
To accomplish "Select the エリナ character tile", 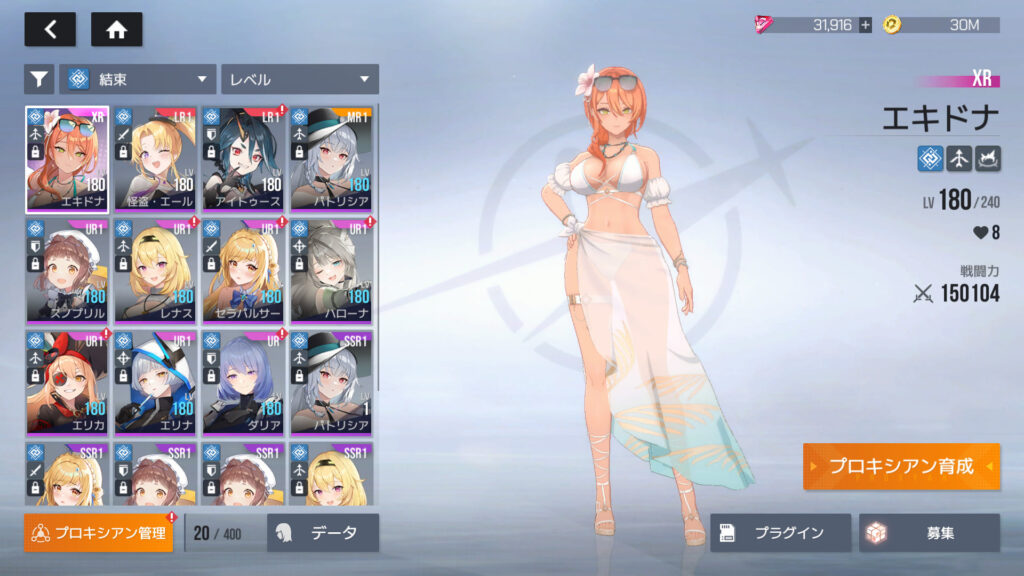I will [156, 382].
